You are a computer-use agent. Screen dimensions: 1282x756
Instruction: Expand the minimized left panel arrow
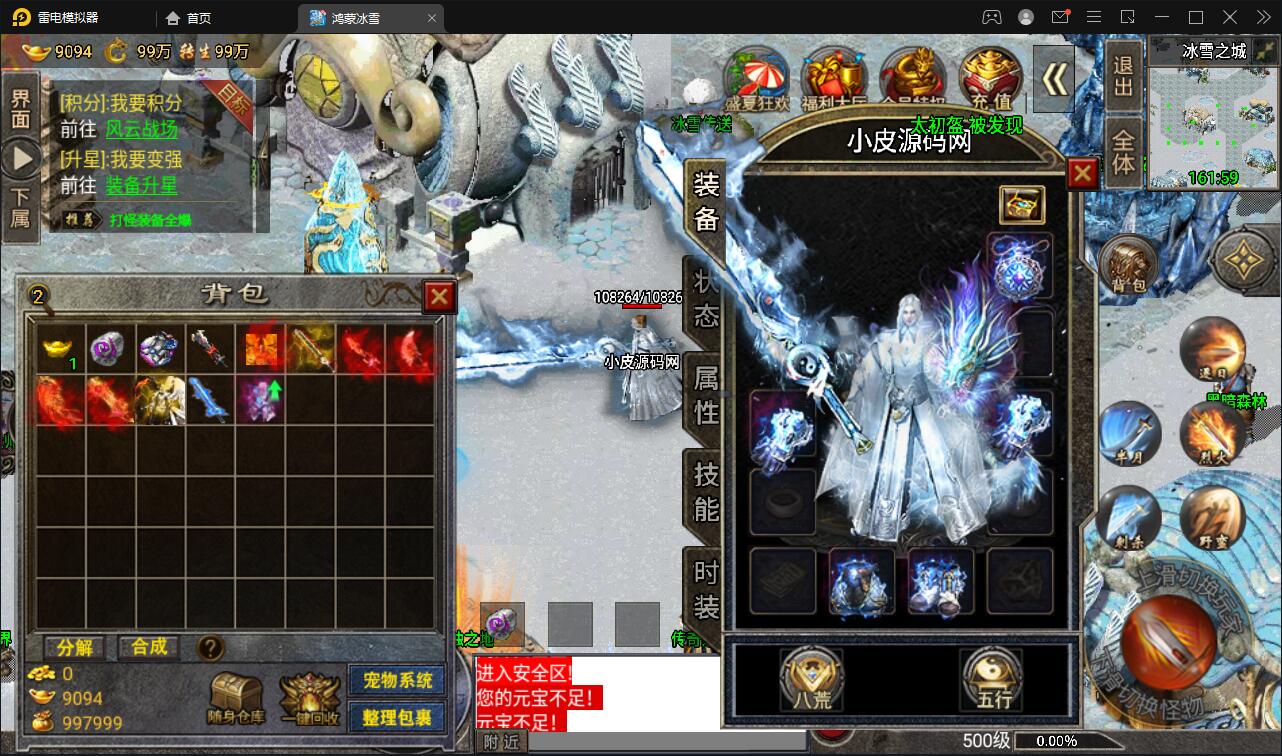22,155
